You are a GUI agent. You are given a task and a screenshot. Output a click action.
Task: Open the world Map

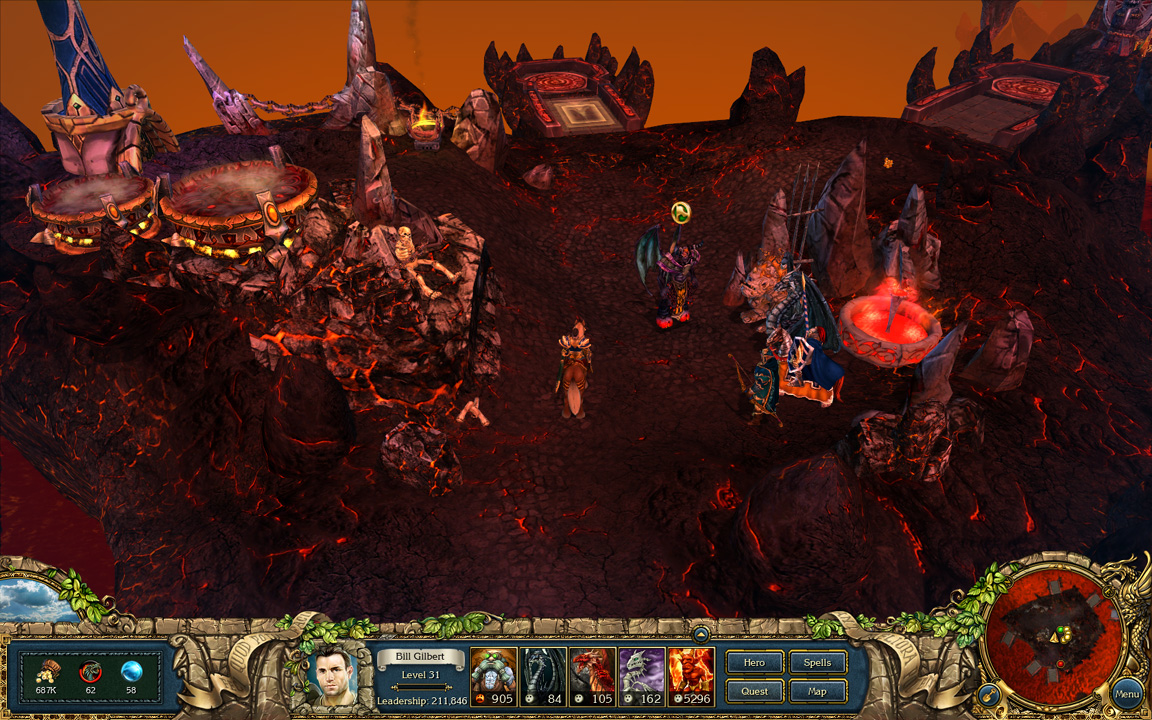click(817, 691)
